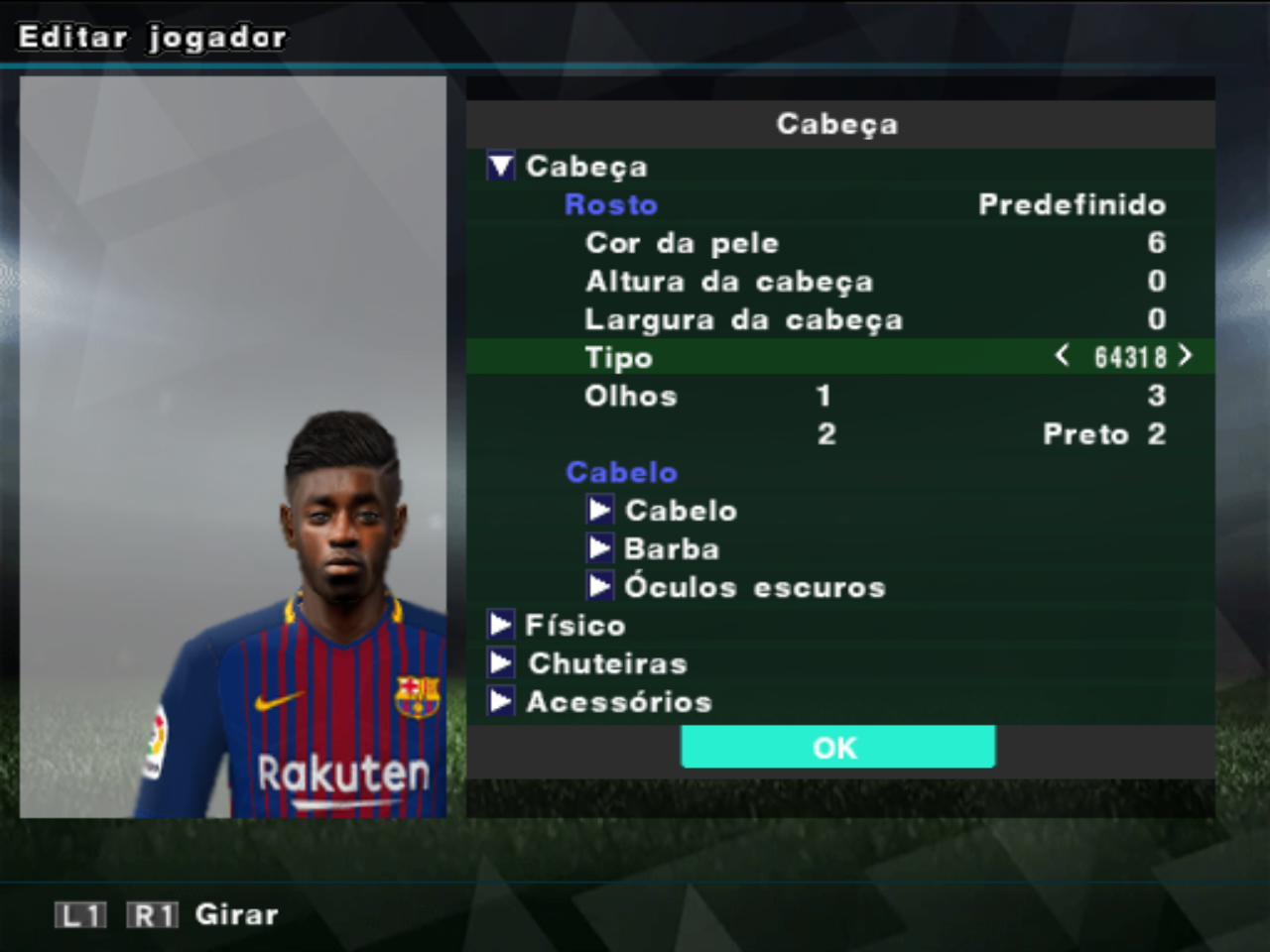Select the Rosto Predefinido option

[x=1072, y=205]
